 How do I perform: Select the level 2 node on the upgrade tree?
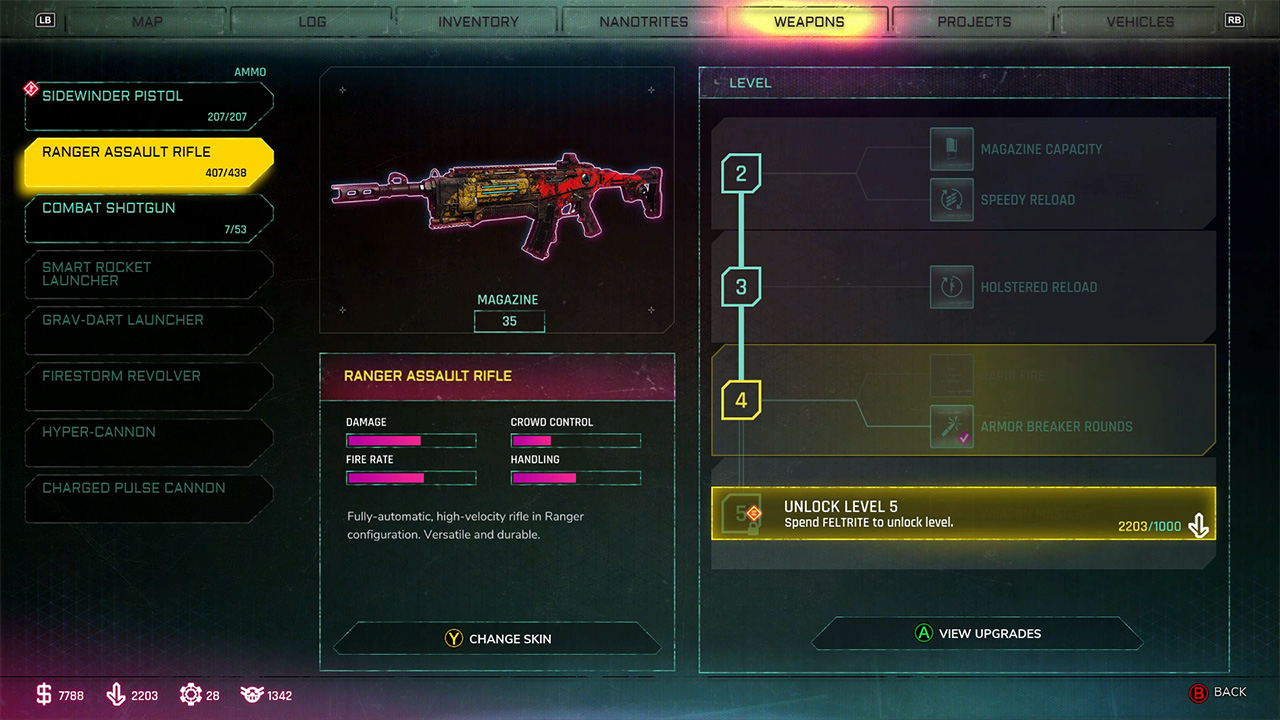point(741,173)
